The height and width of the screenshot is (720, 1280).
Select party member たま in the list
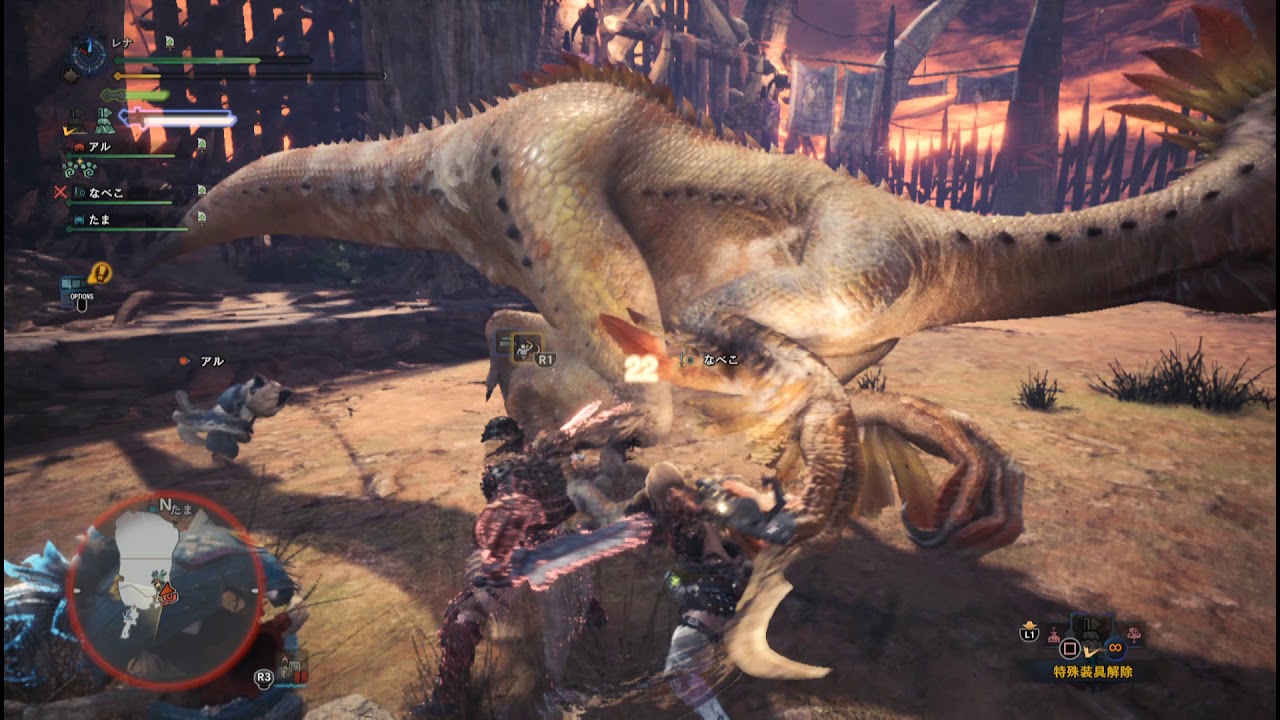99,220
